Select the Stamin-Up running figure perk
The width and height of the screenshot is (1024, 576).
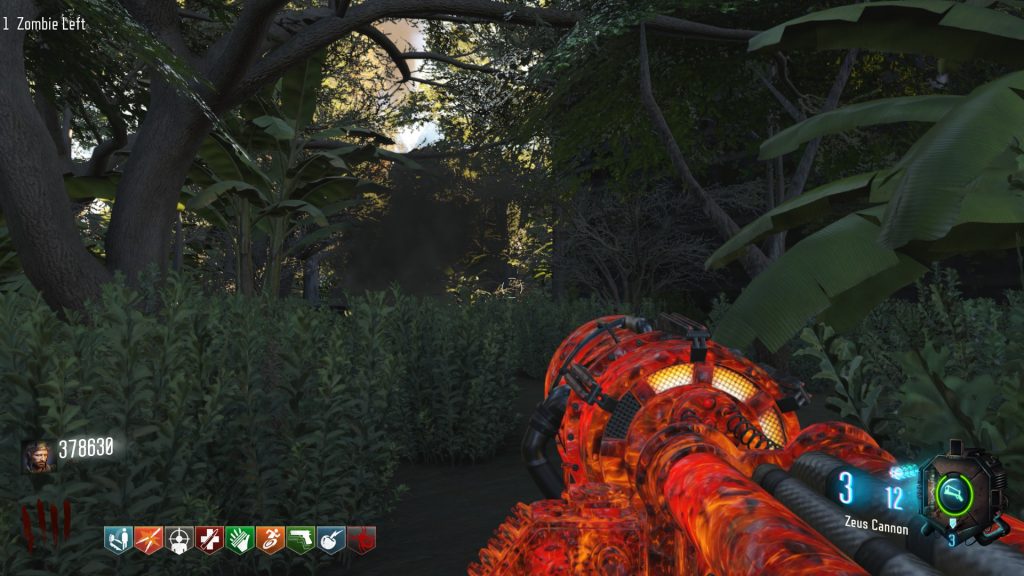[270, 541]
